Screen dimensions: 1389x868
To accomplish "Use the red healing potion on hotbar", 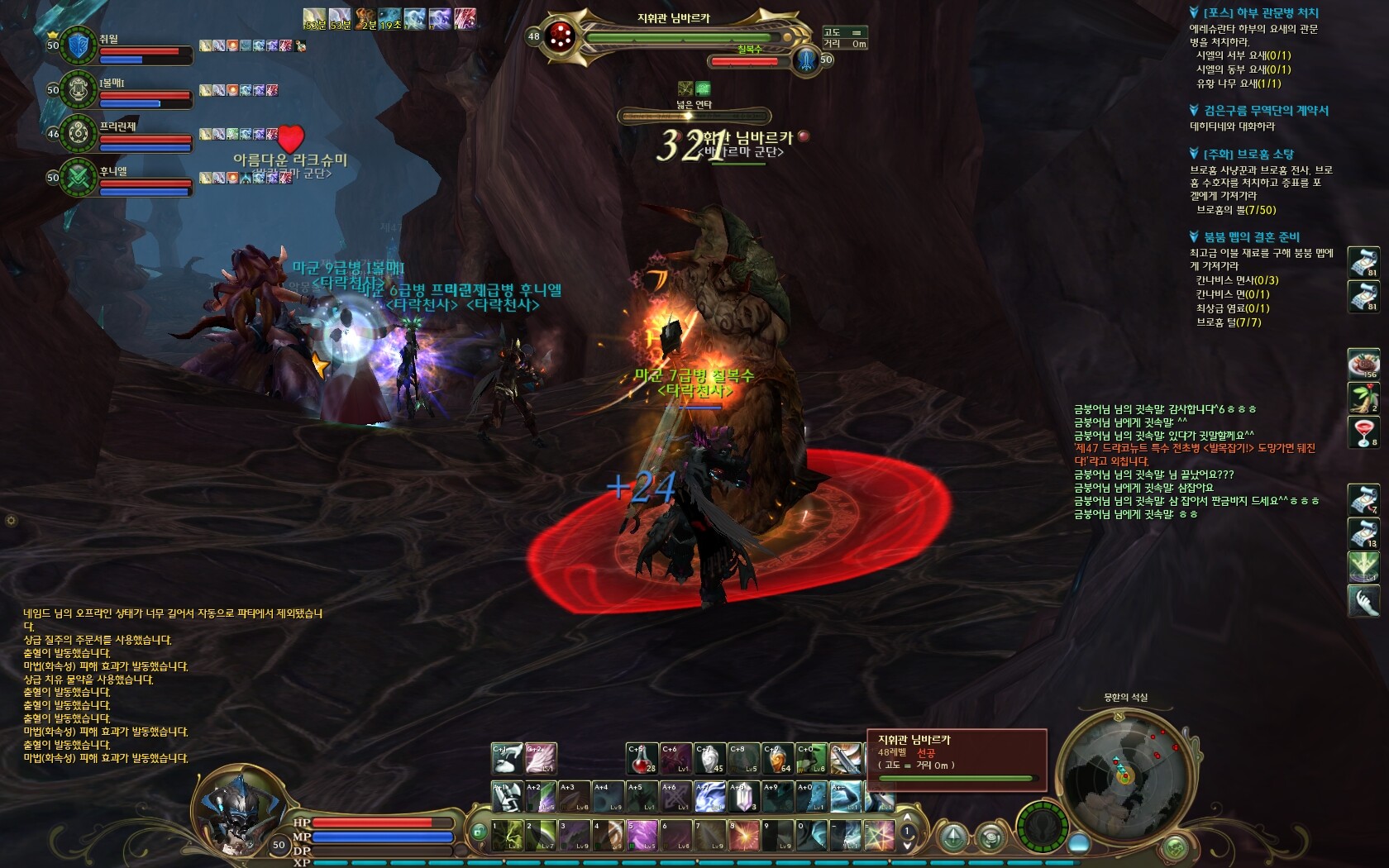I will [641, 759].
